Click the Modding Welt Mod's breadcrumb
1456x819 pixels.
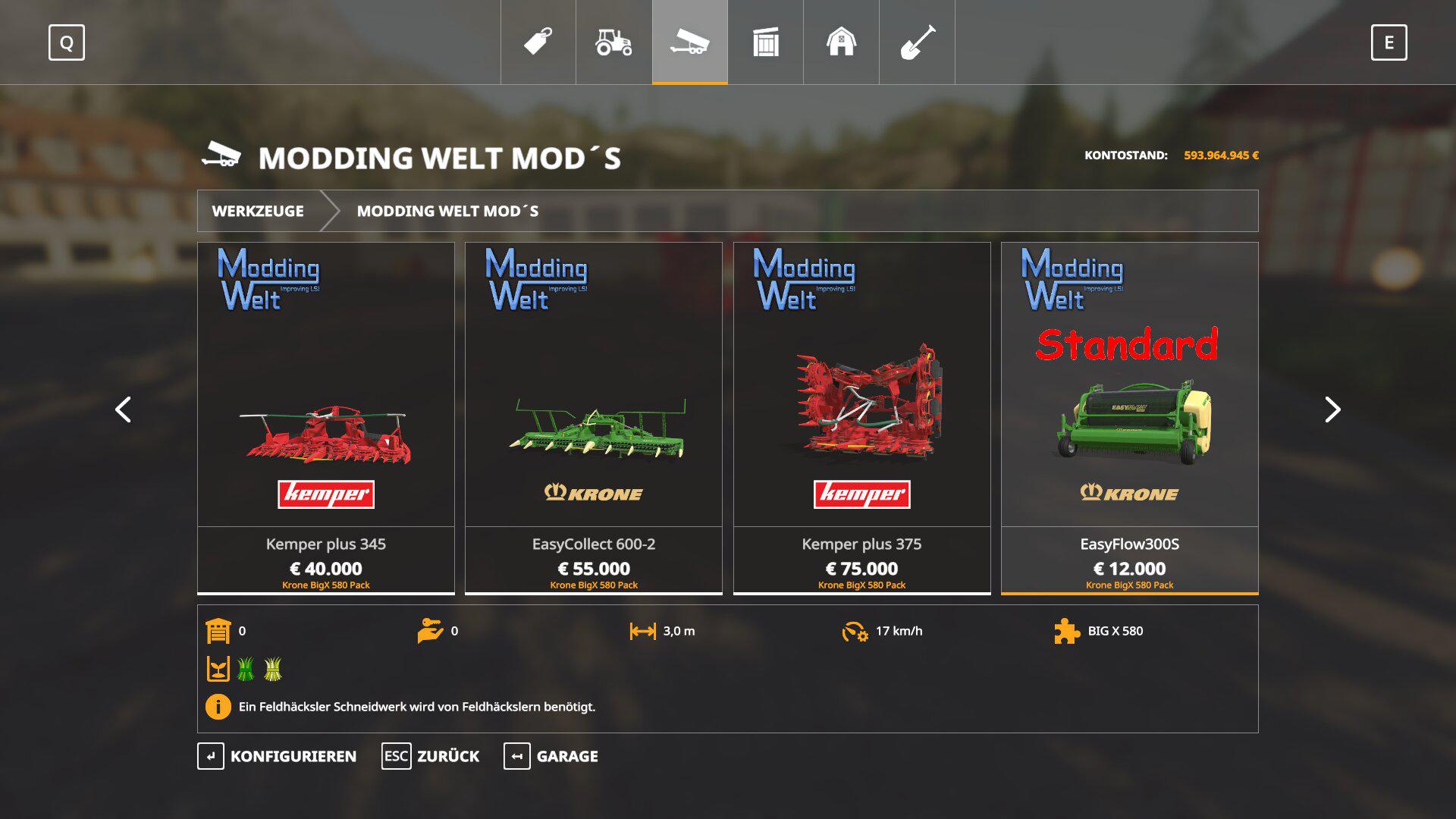(x=447, y=211)
